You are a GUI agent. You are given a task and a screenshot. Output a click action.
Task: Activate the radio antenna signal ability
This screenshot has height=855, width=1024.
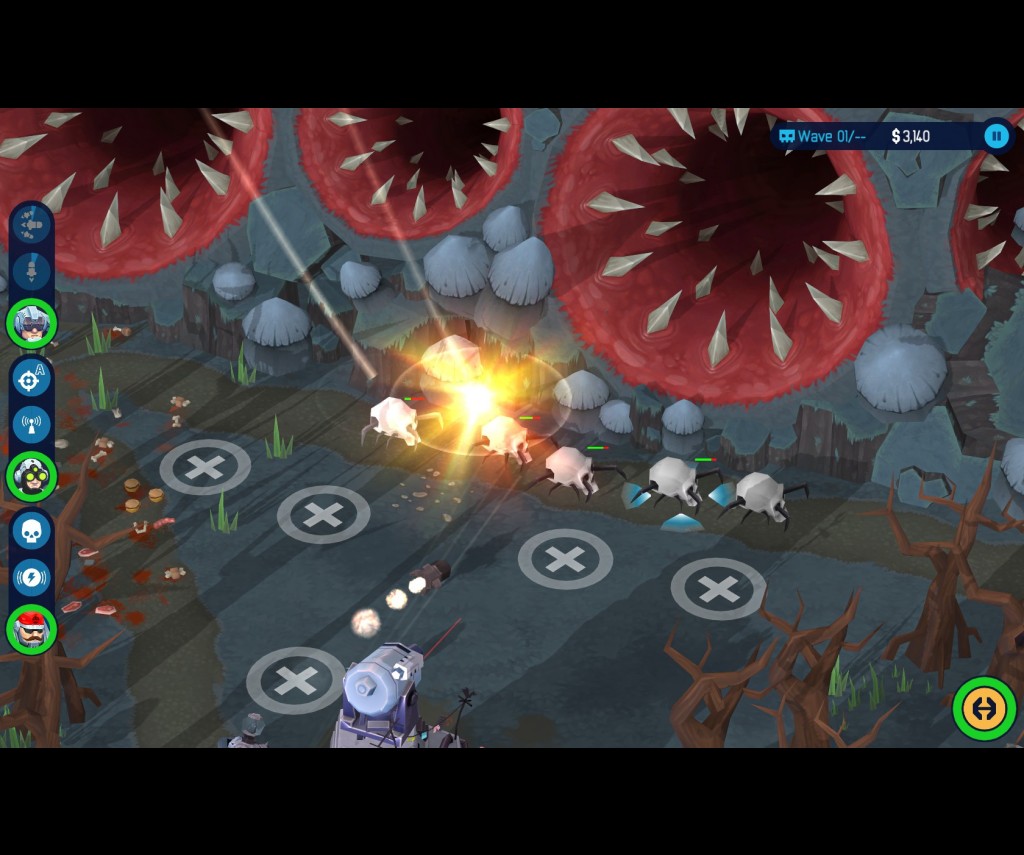click(32, 425)
